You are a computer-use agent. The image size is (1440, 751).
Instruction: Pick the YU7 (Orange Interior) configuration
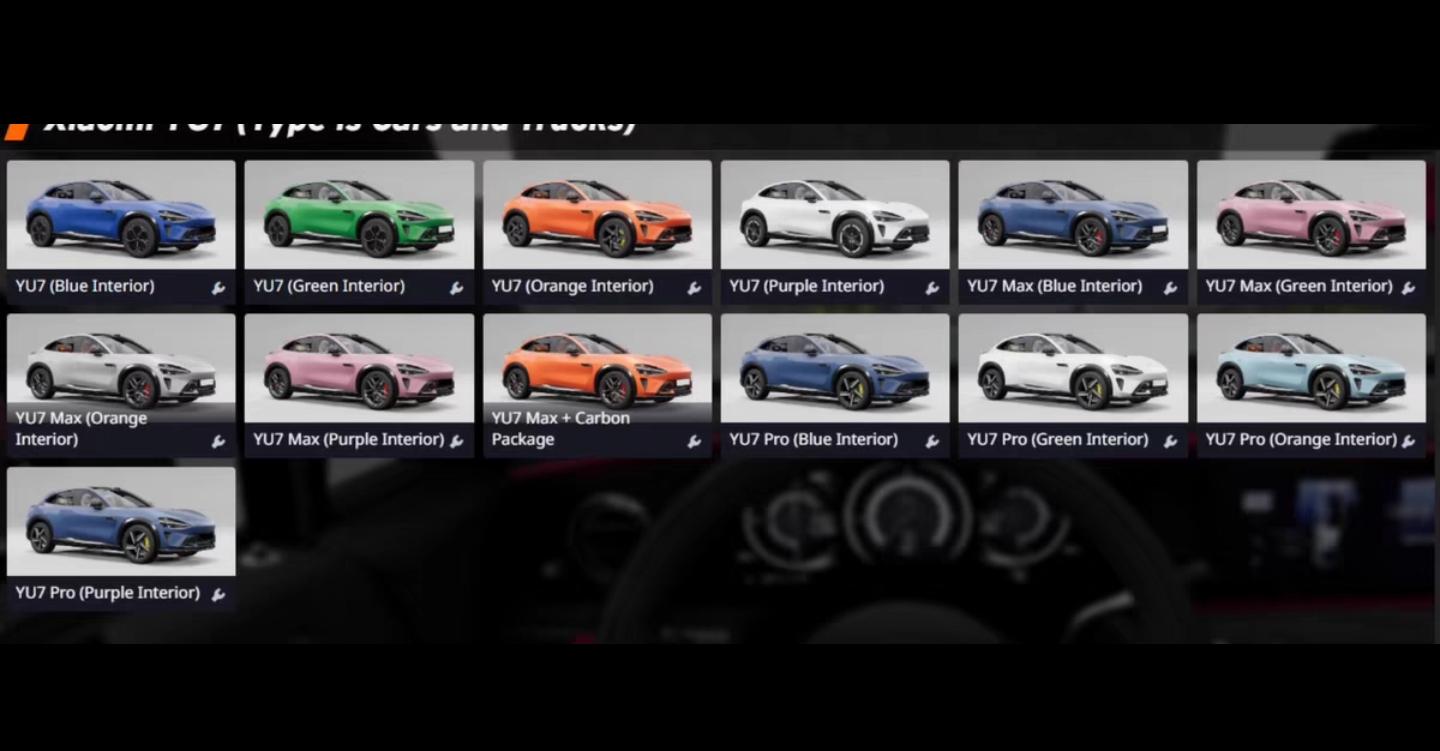click(597, 216)
